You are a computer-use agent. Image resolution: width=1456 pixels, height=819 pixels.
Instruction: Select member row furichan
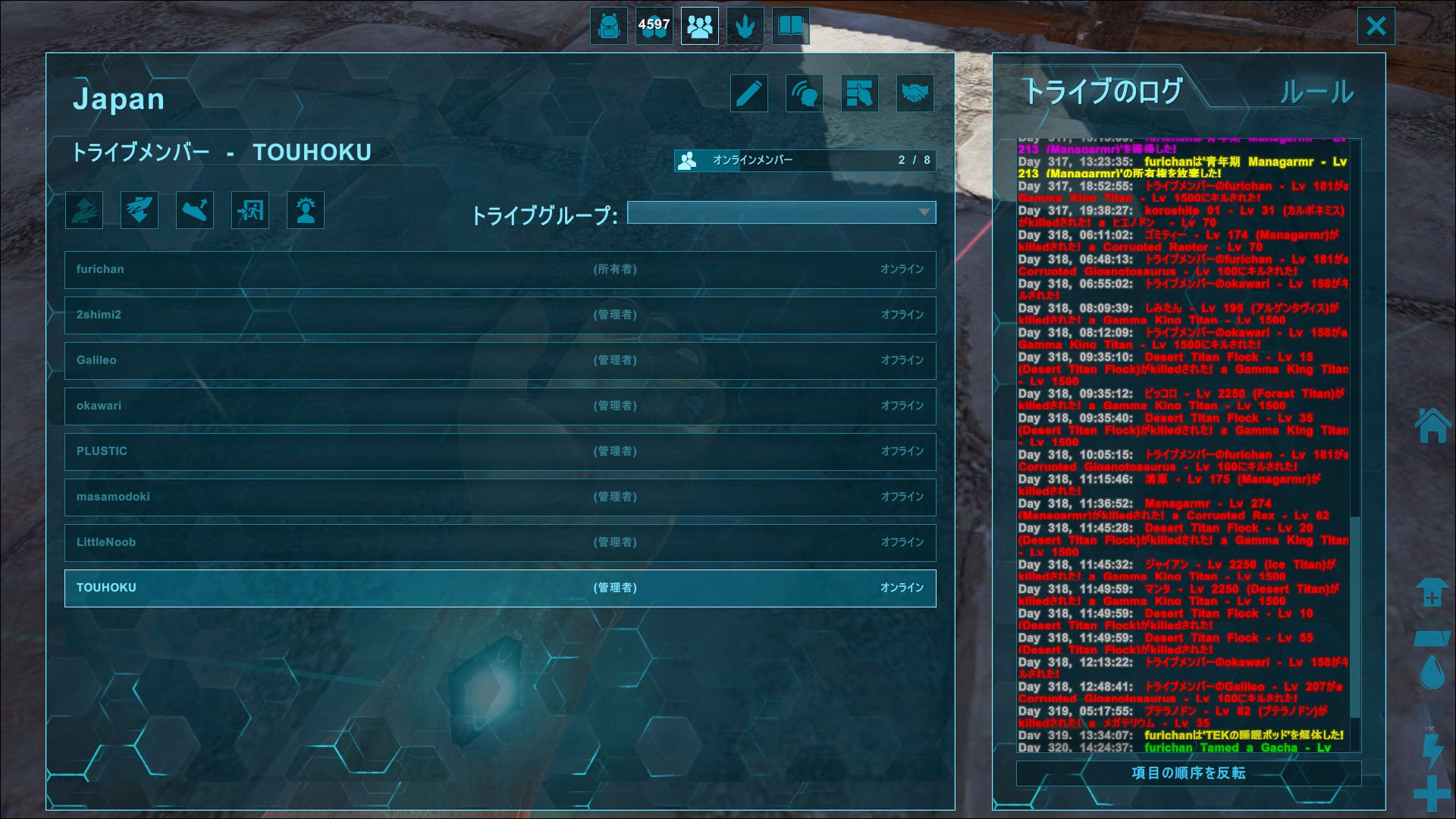click(x=500, y=269)
